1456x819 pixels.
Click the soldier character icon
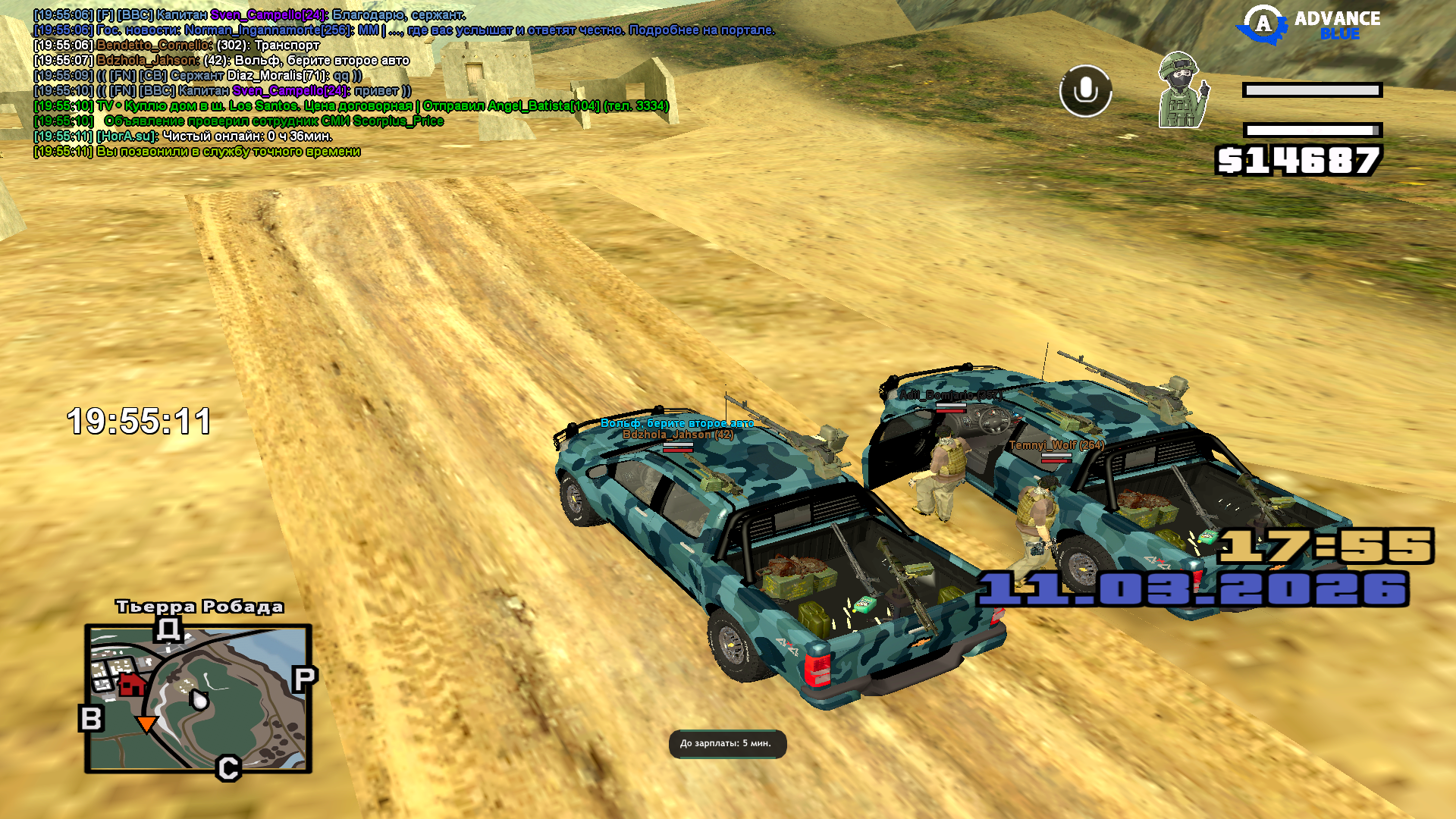point(1182,91)
